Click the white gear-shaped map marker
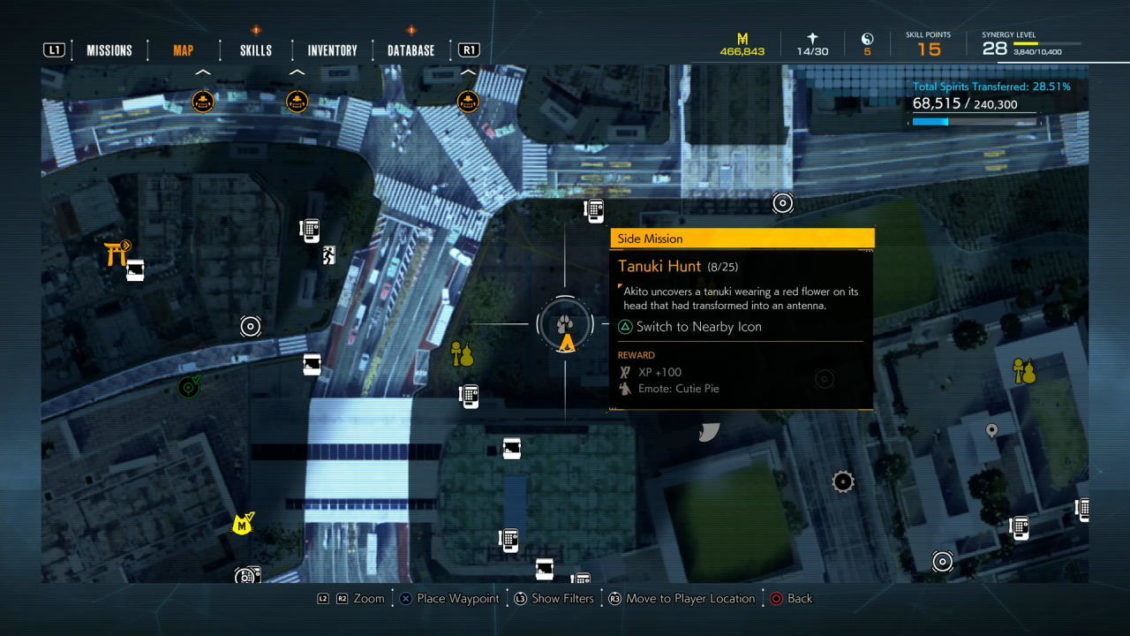Image resolution: width=1130 pixels, height=636 pixels. point(843,482)
